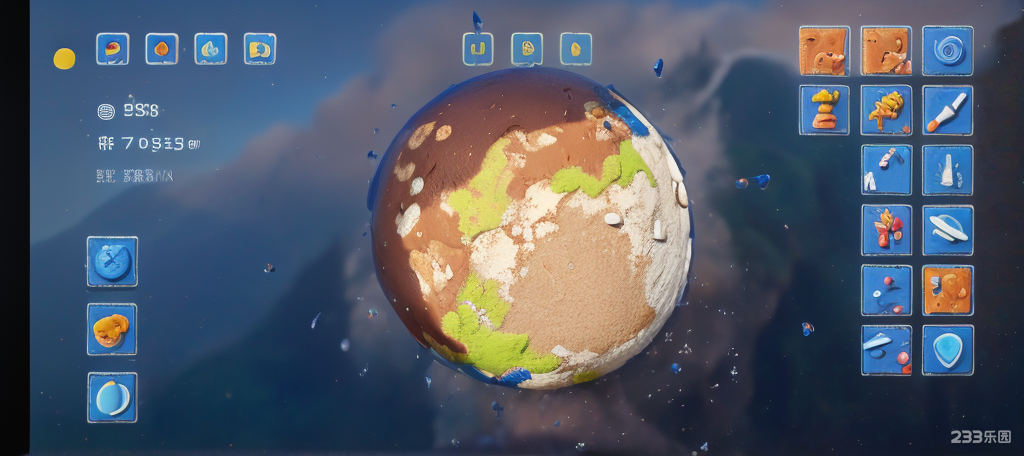
Task: Select the orange blob icon on left side
Action: [x=112, y=329]
